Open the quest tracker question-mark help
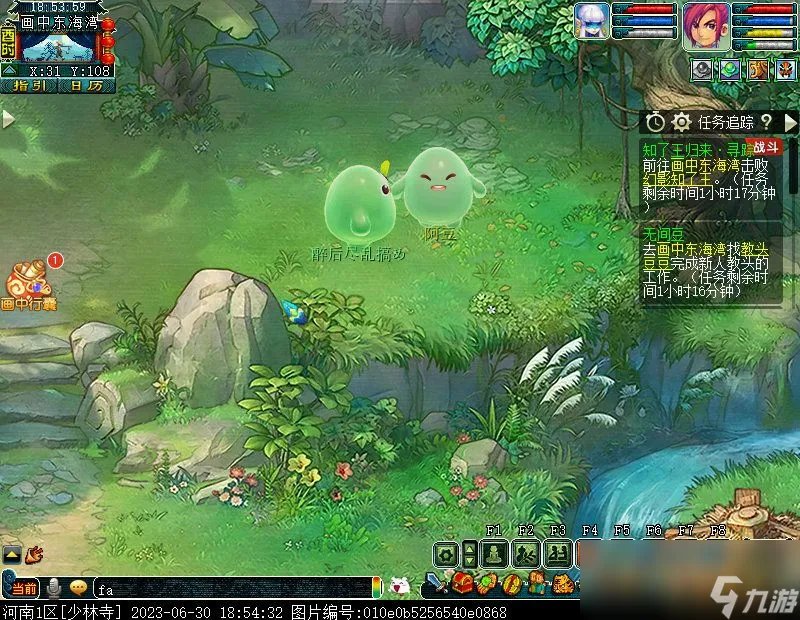 tap(766, 122)
